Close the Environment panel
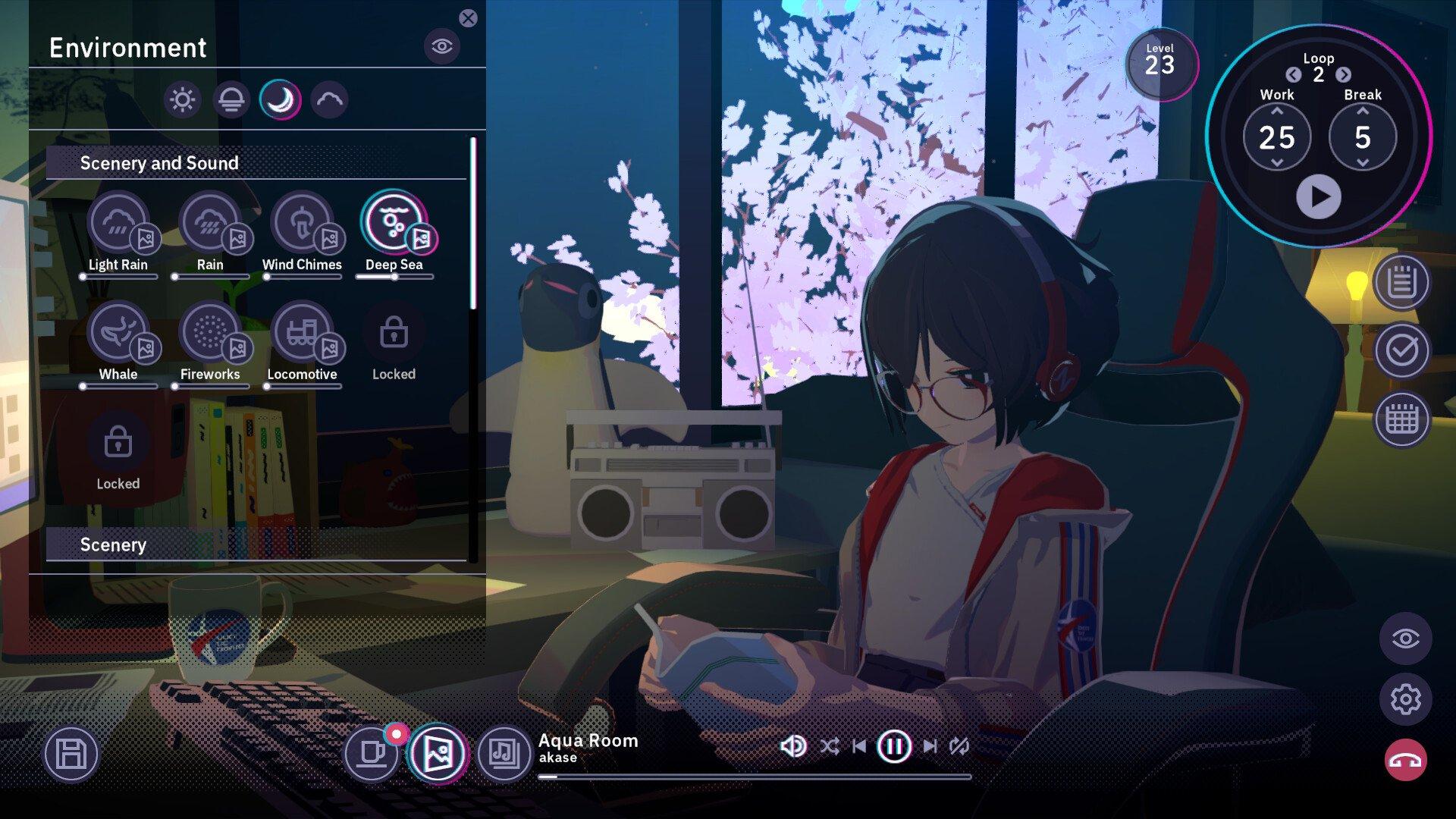This screenshot has height=819, width=1456. coord(468,18)
